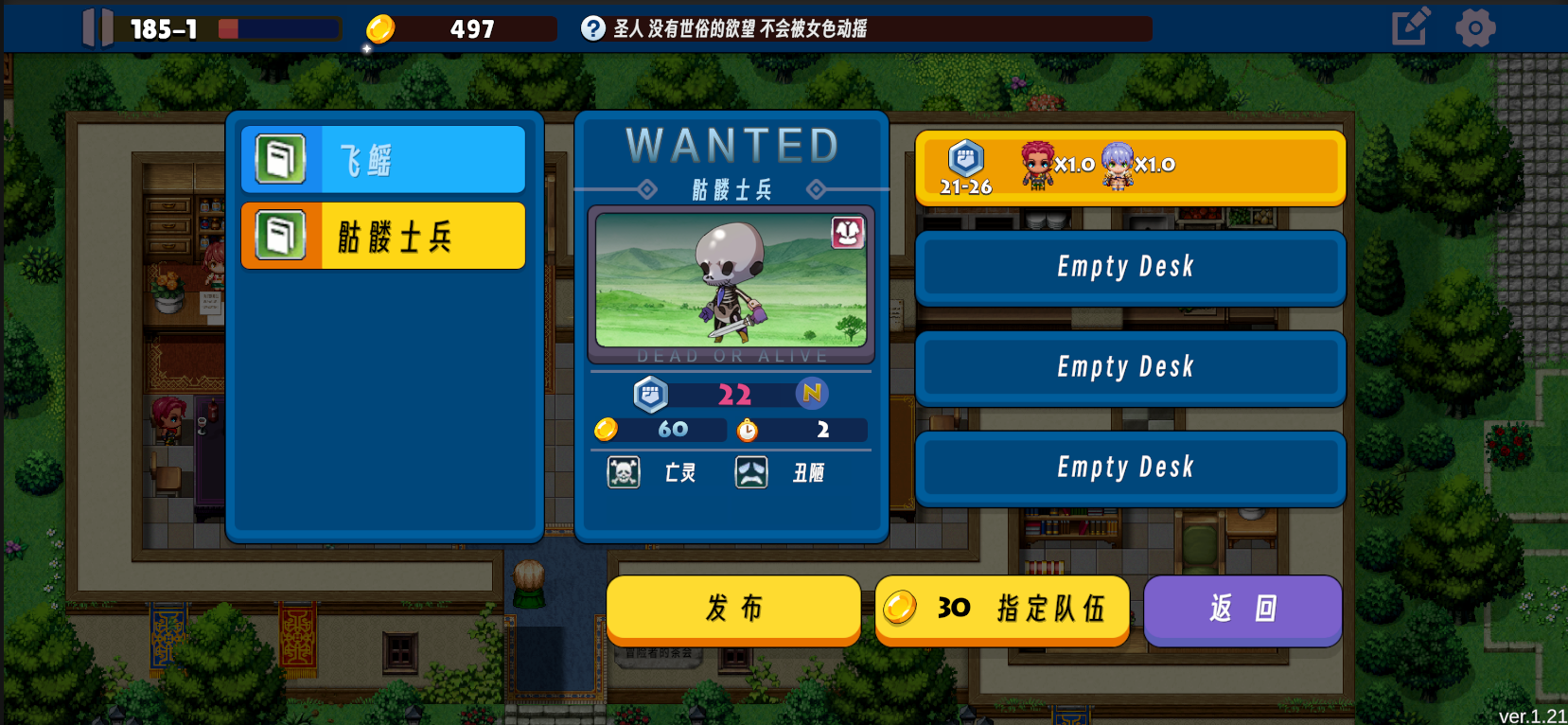The height and width of the screenshot is (725, 1568).
Task: Select the 骷髅士兵 quest entry
Action: click(382, 236)
